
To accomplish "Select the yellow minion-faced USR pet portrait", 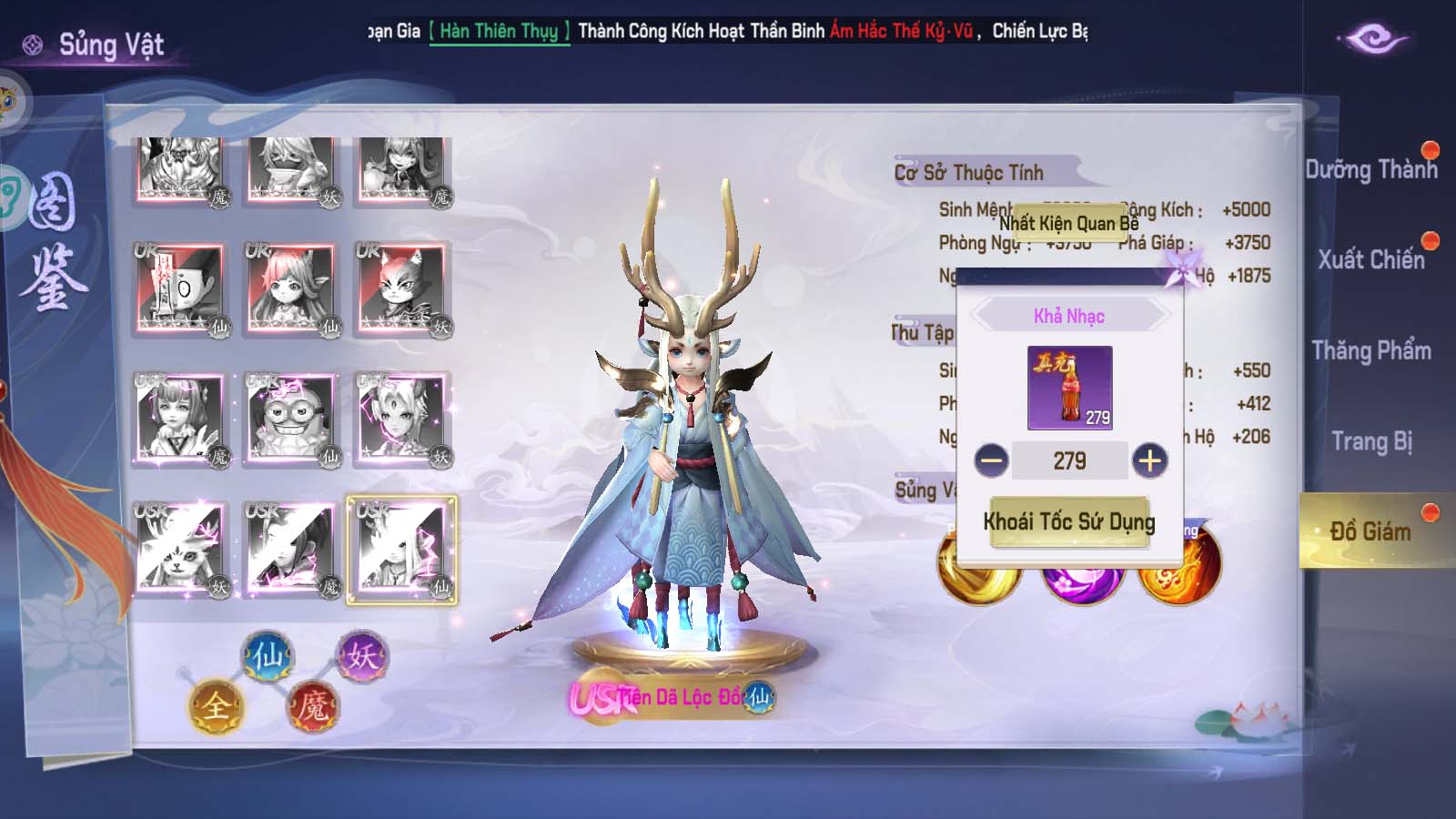I will point(290,420).
